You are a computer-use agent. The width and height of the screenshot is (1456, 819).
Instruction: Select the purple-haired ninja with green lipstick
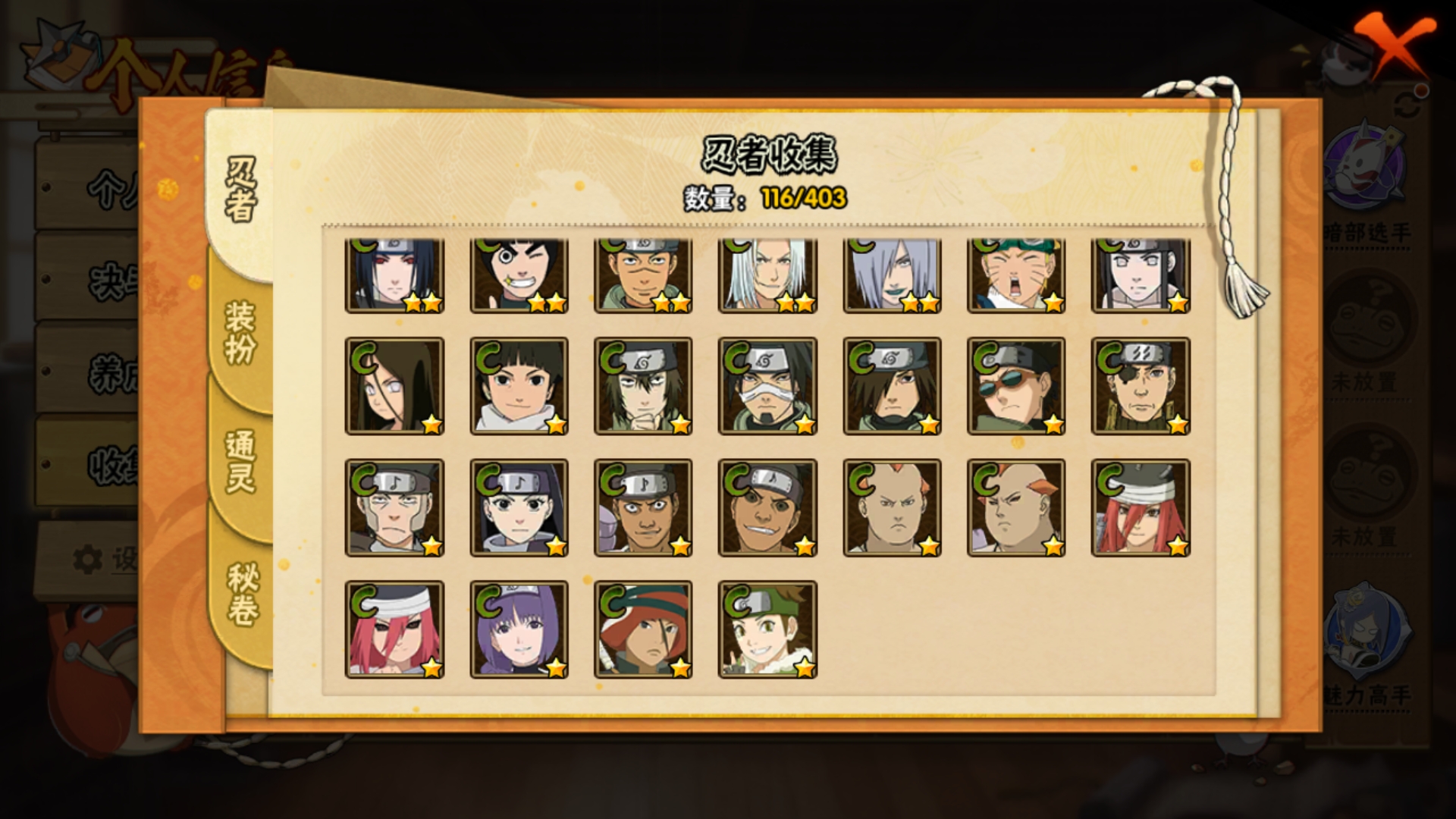click(892, 275)
